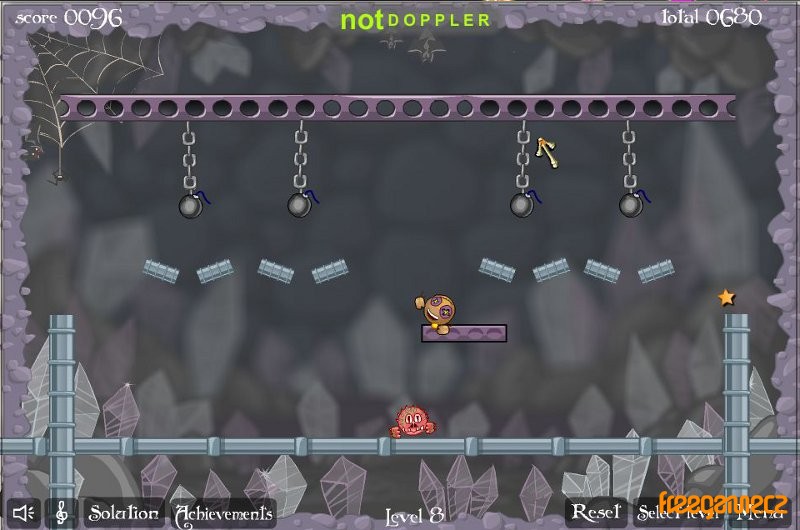This screenshot has width=800, height=530.
Task: Reset the current level
Action: tap(596, 513)
